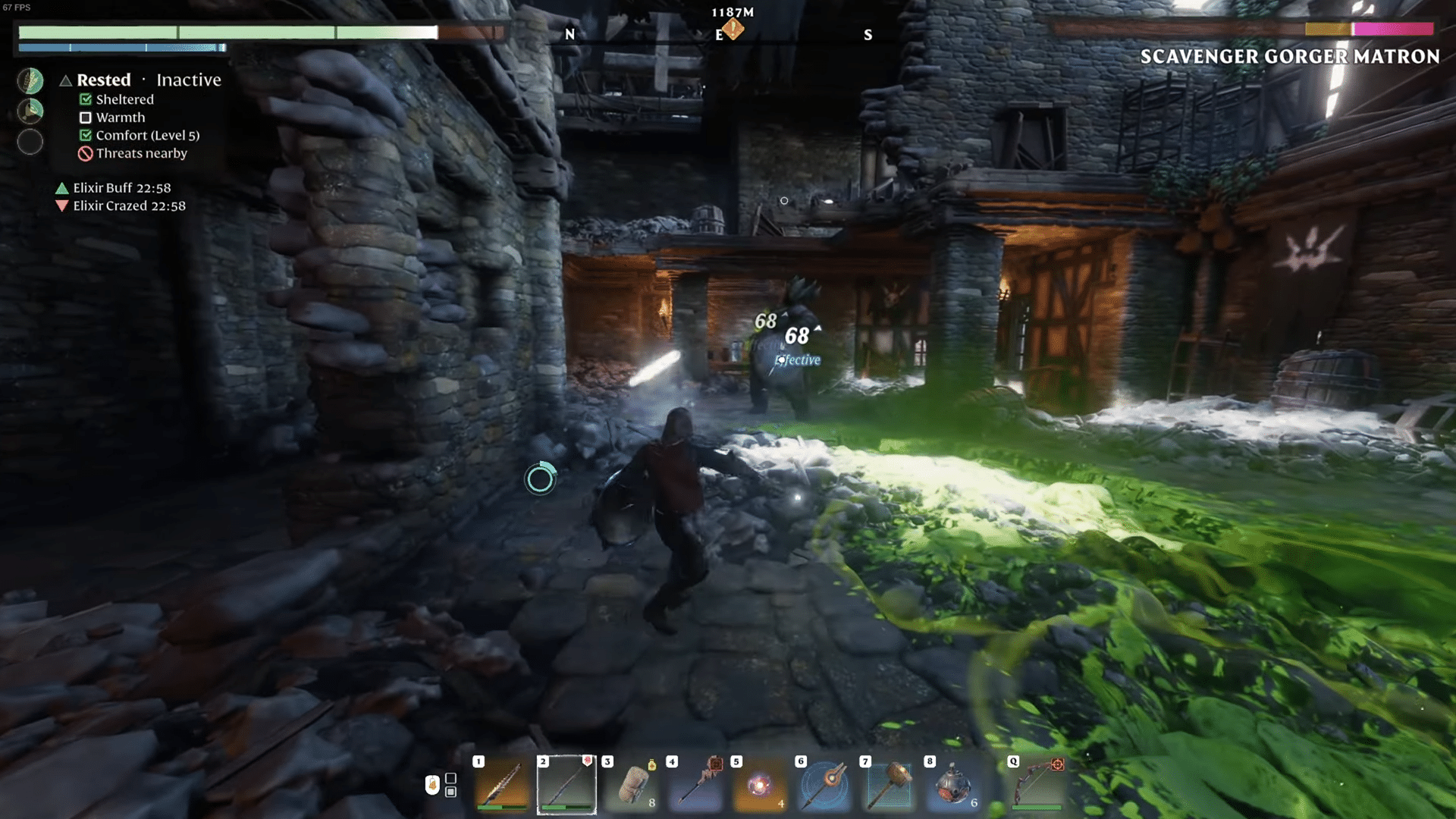Click the Inactive label beside Rested
This screenshot has height=819, width=1456.
(x=188, y=80)
